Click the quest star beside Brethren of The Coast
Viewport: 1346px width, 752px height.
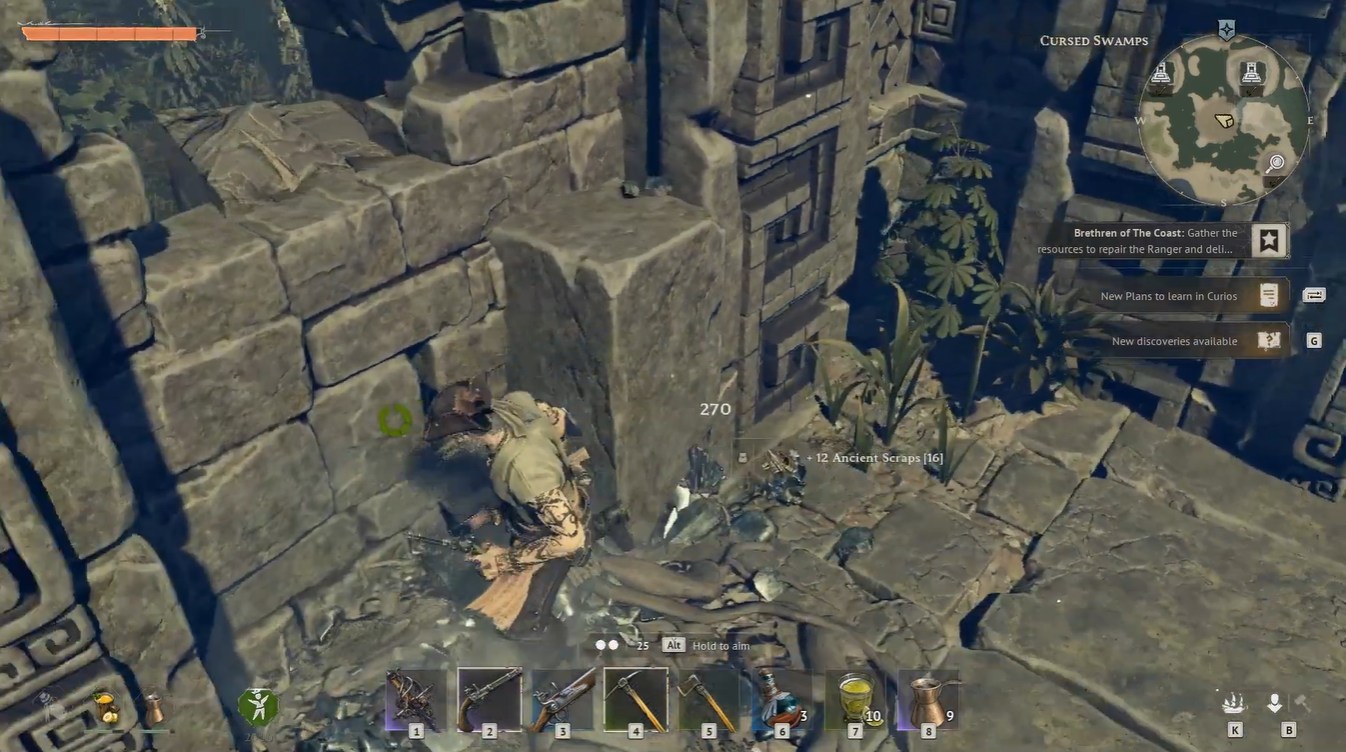pyautogui.click(x=1269, y=239)
